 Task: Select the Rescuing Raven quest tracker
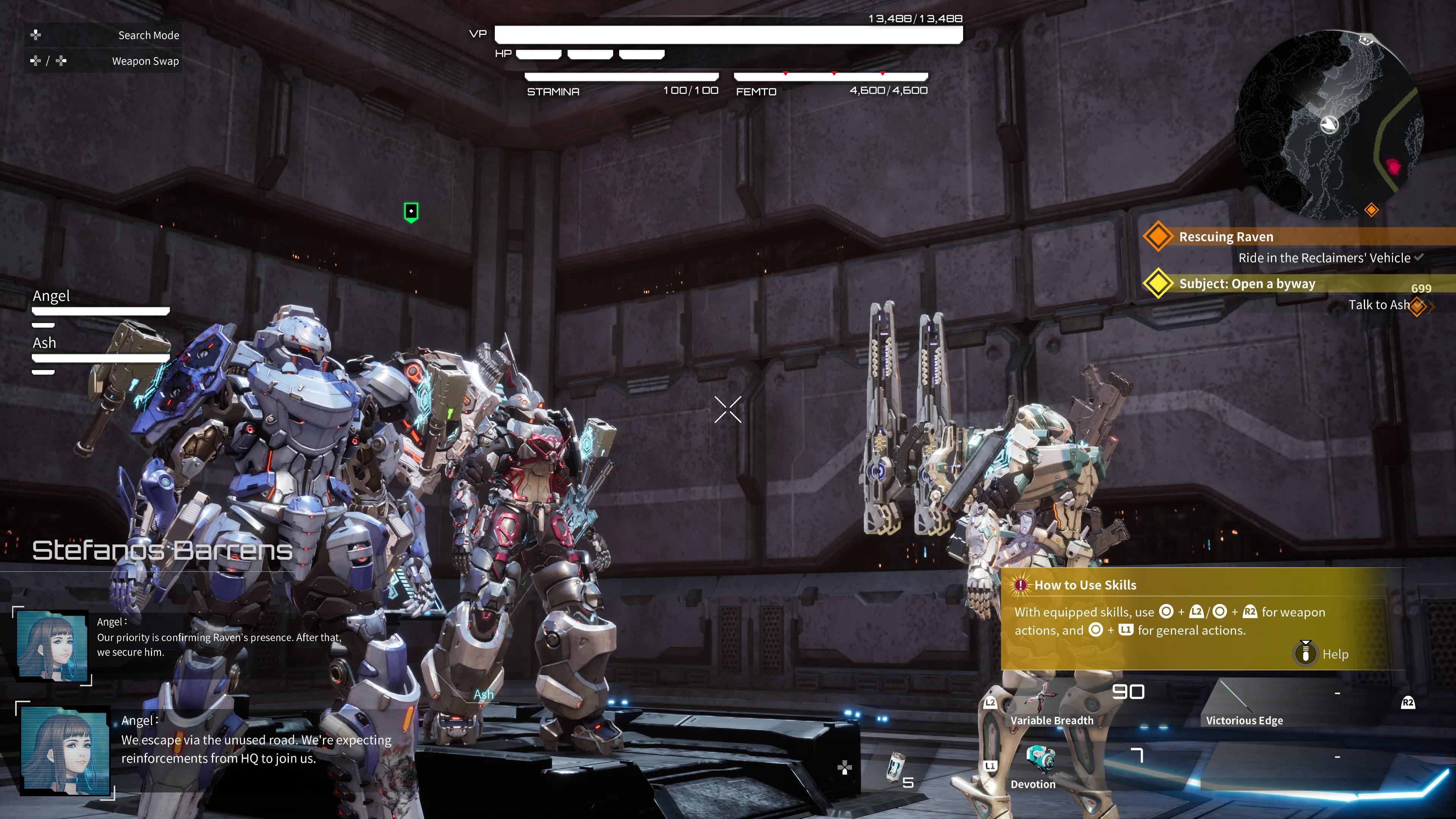pyautogui.click(x=1225, y=237)
